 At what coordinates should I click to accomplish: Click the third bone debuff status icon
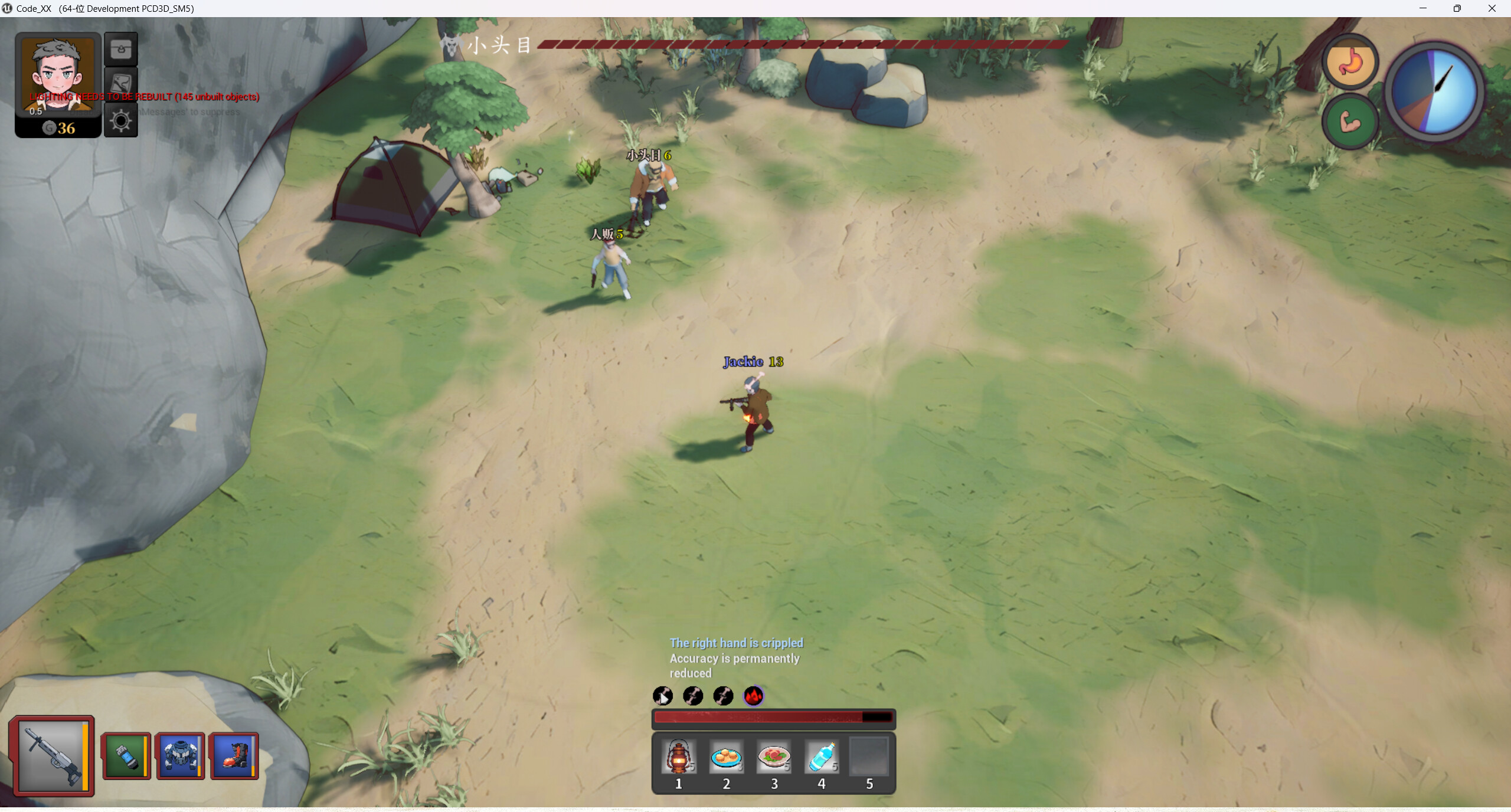[722, 696]
